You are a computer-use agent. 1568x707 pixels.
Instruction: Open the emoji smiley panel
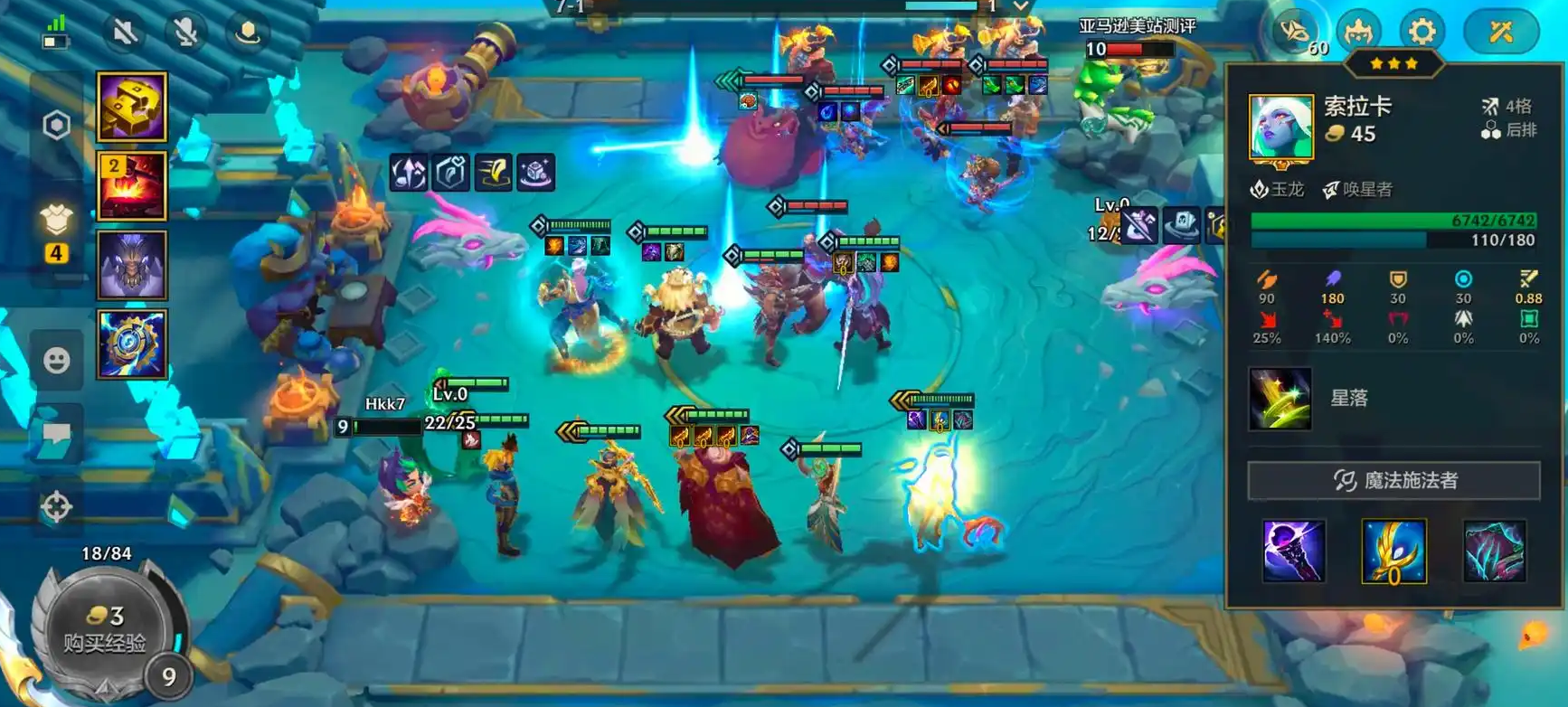(57, 361)
